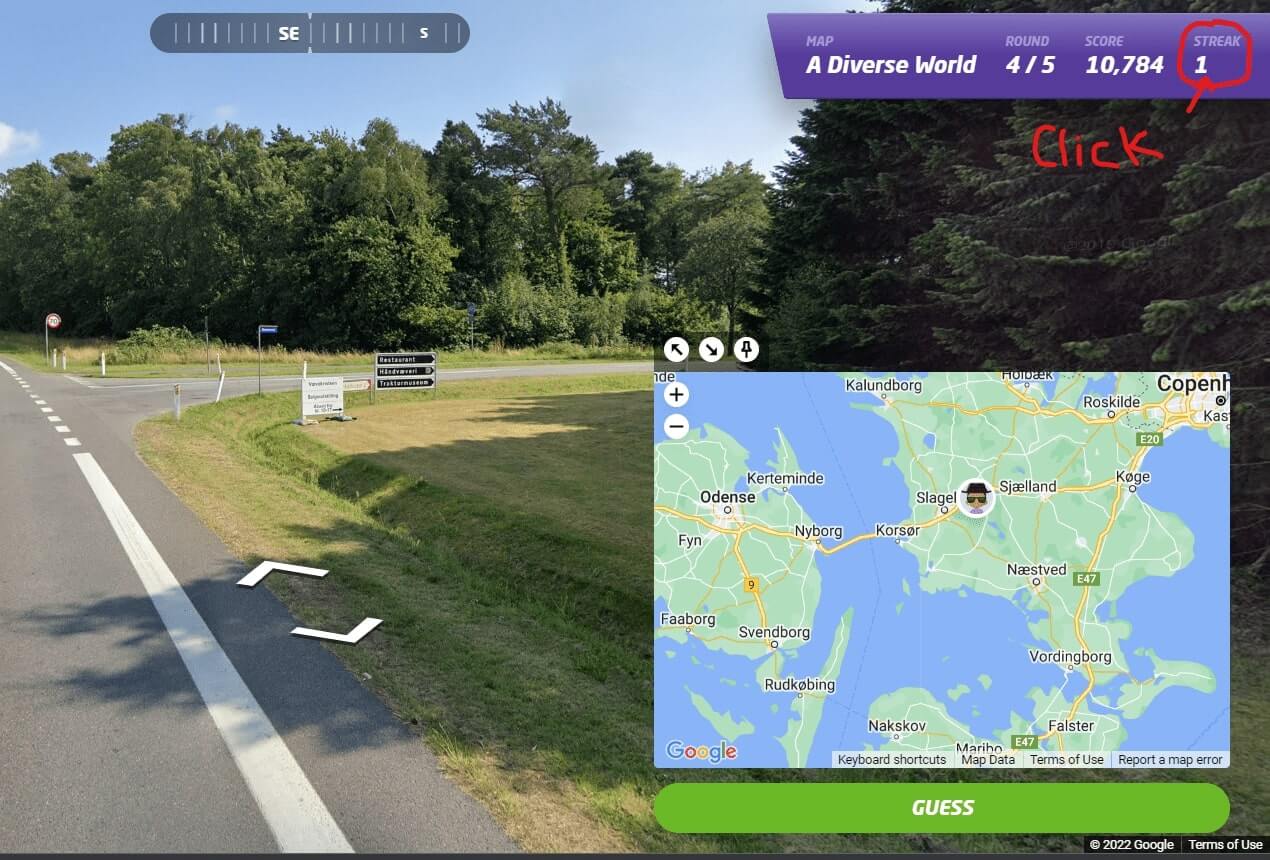Open Keyboard shortcuts on the map
Viewport: 1270px width, 860px height.
click(891, 759)
